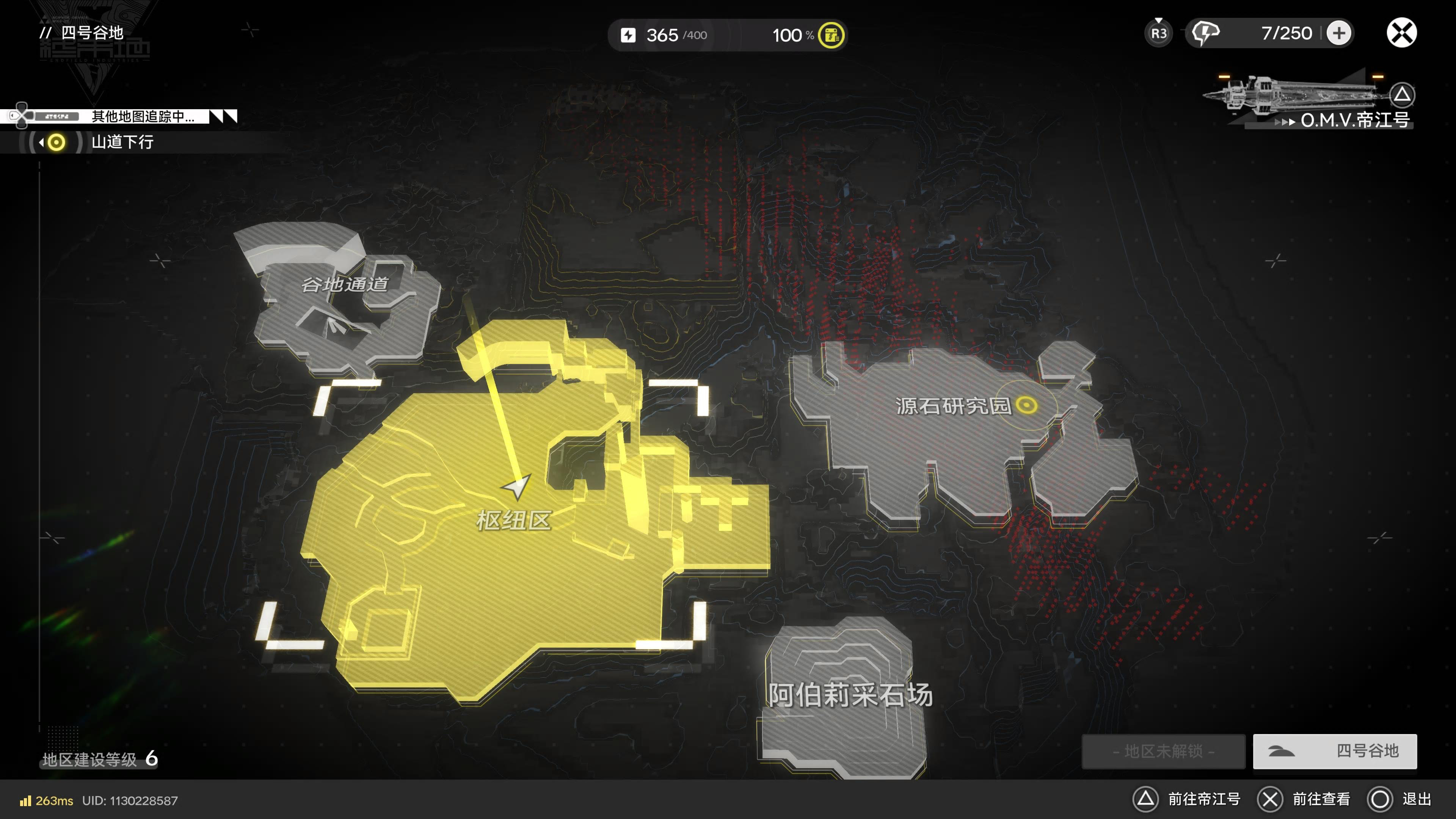Select the locked 地区未解锁 area tab
This screenshot has height=819, width=1456.
tap(1163, 751)
